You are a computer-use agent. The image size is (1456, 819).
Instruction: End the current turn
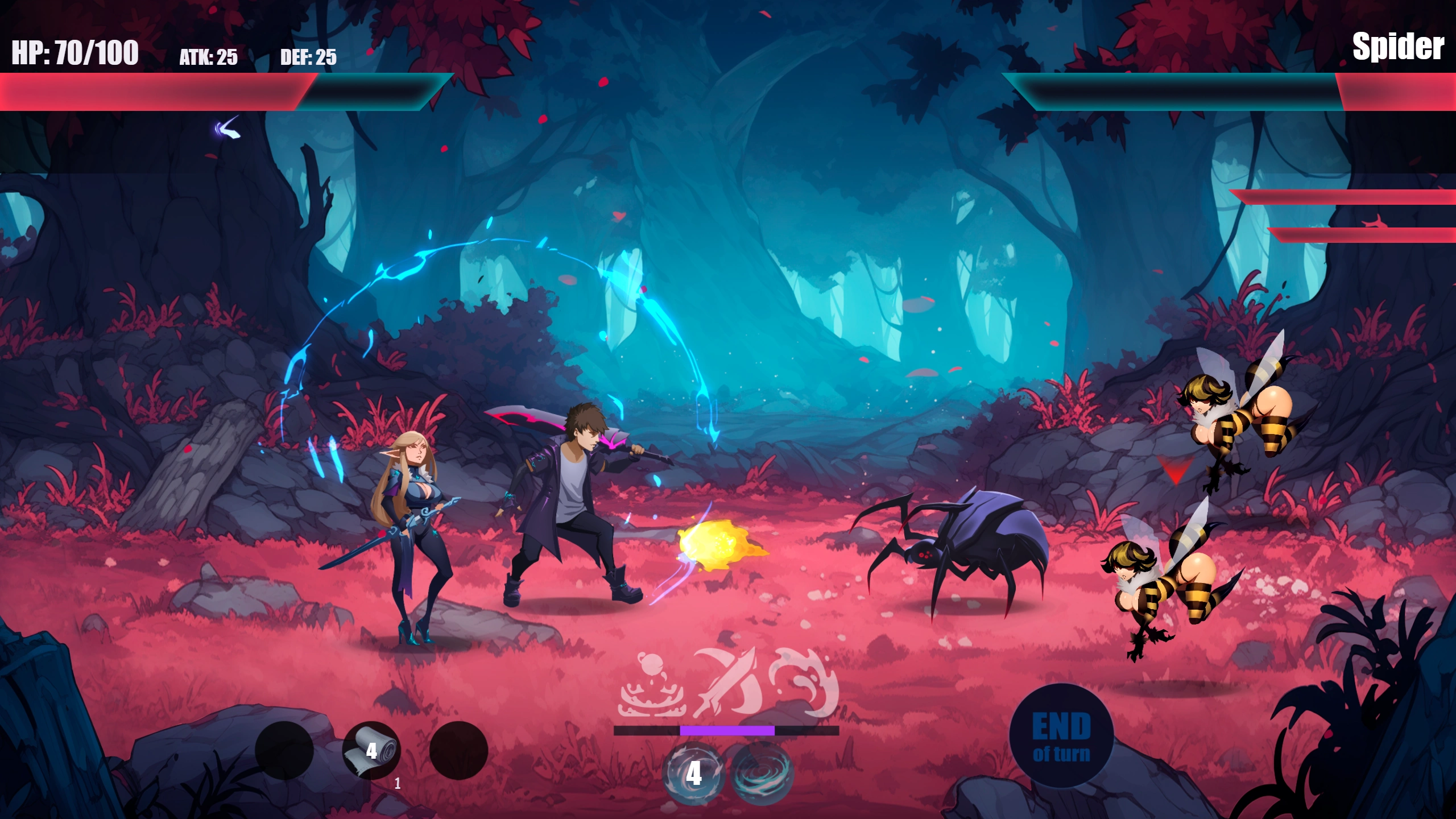[x=1061, y=736]
